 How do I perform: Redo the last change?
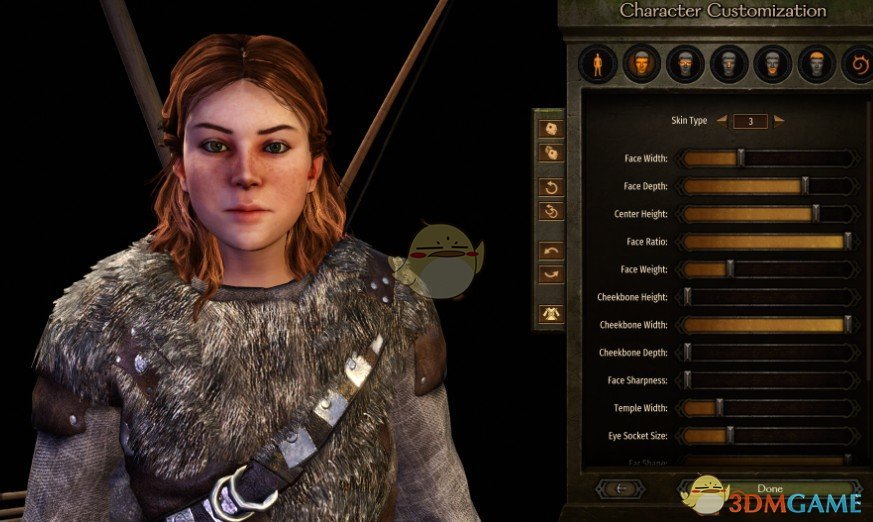coord(551,274)
